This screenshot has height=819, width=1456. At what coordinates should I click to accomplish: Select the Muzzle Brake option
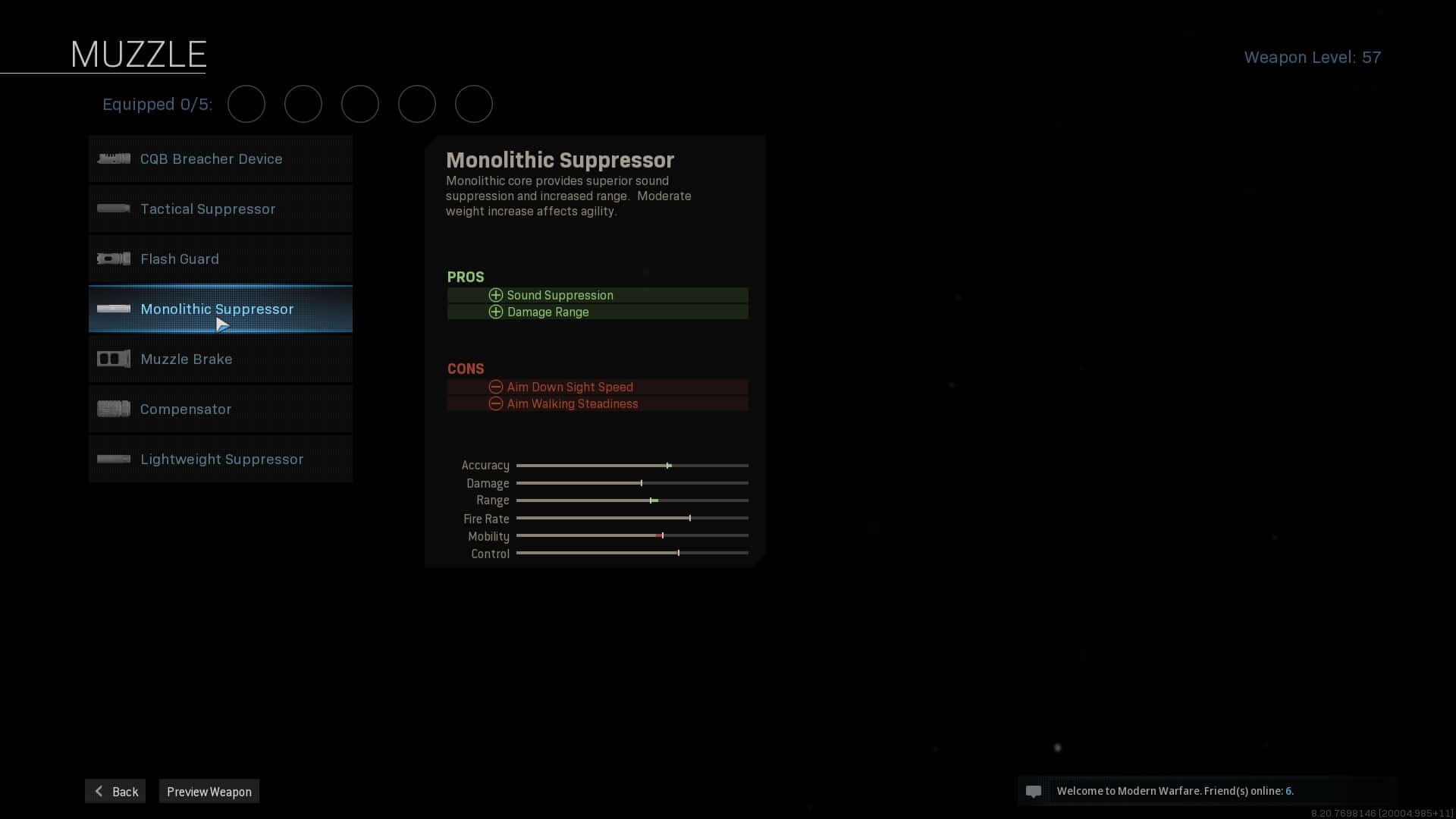[220, 359]
